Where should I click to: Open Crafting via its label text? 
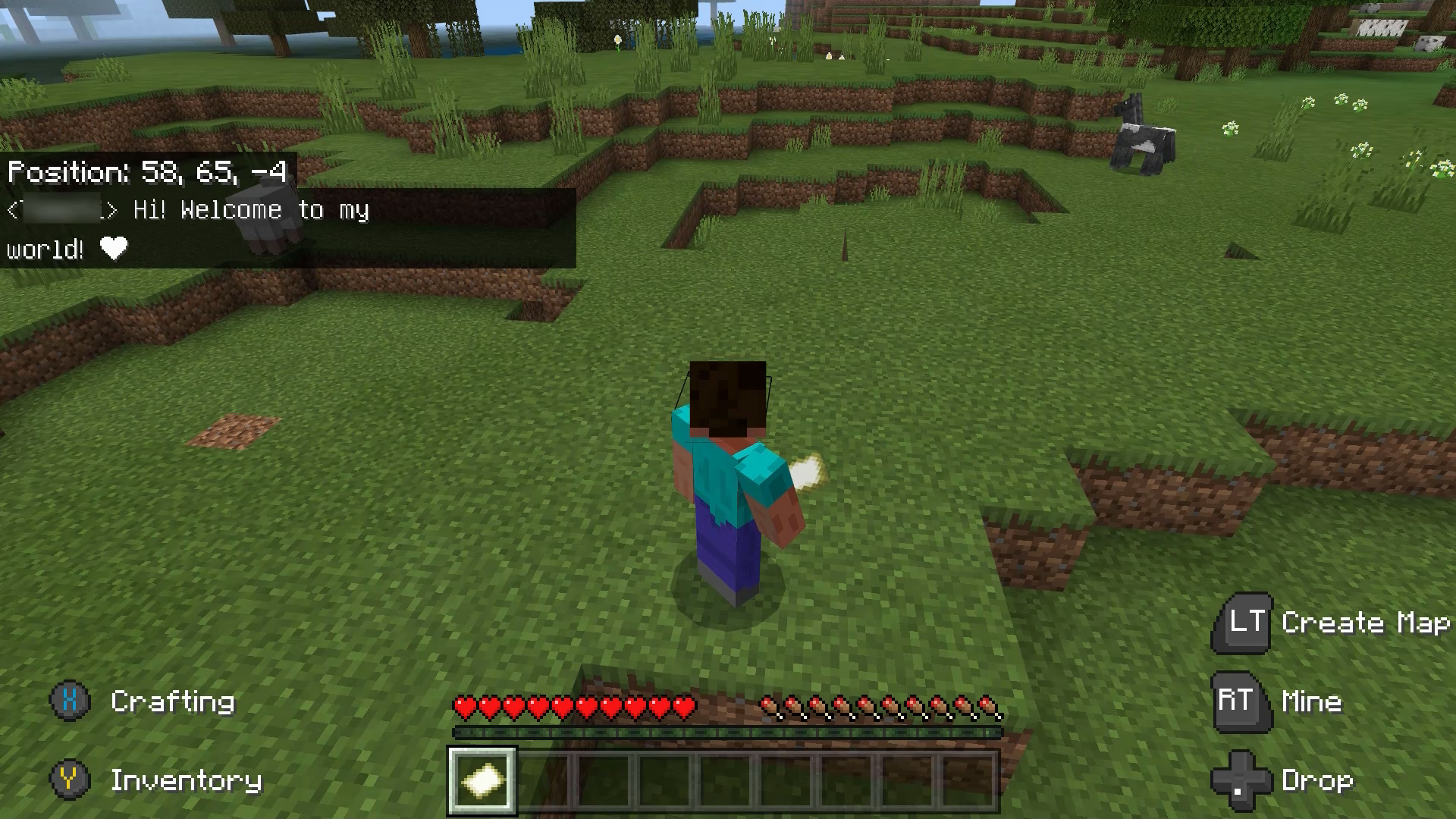click(x=173, y=701)
